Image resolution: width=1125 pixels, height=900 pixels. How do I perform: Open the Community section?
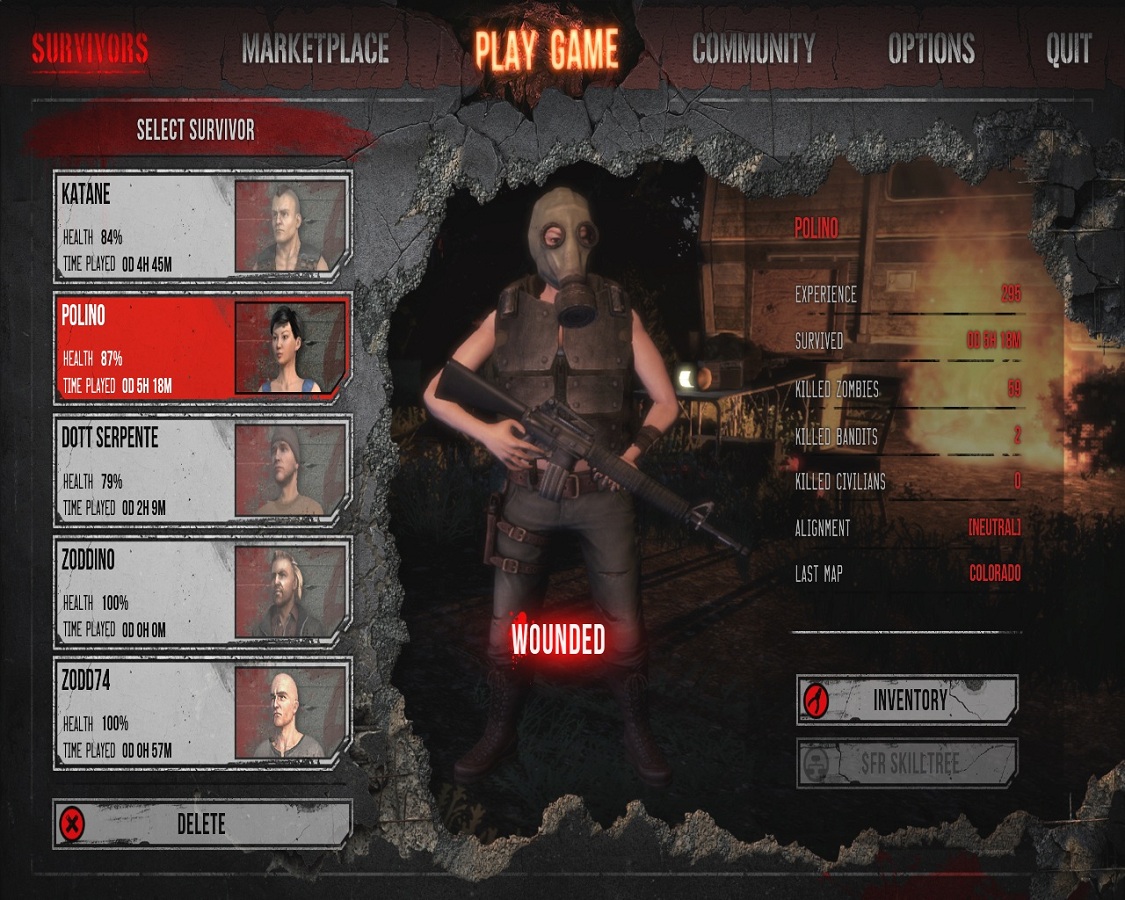[x=753, y=49]
